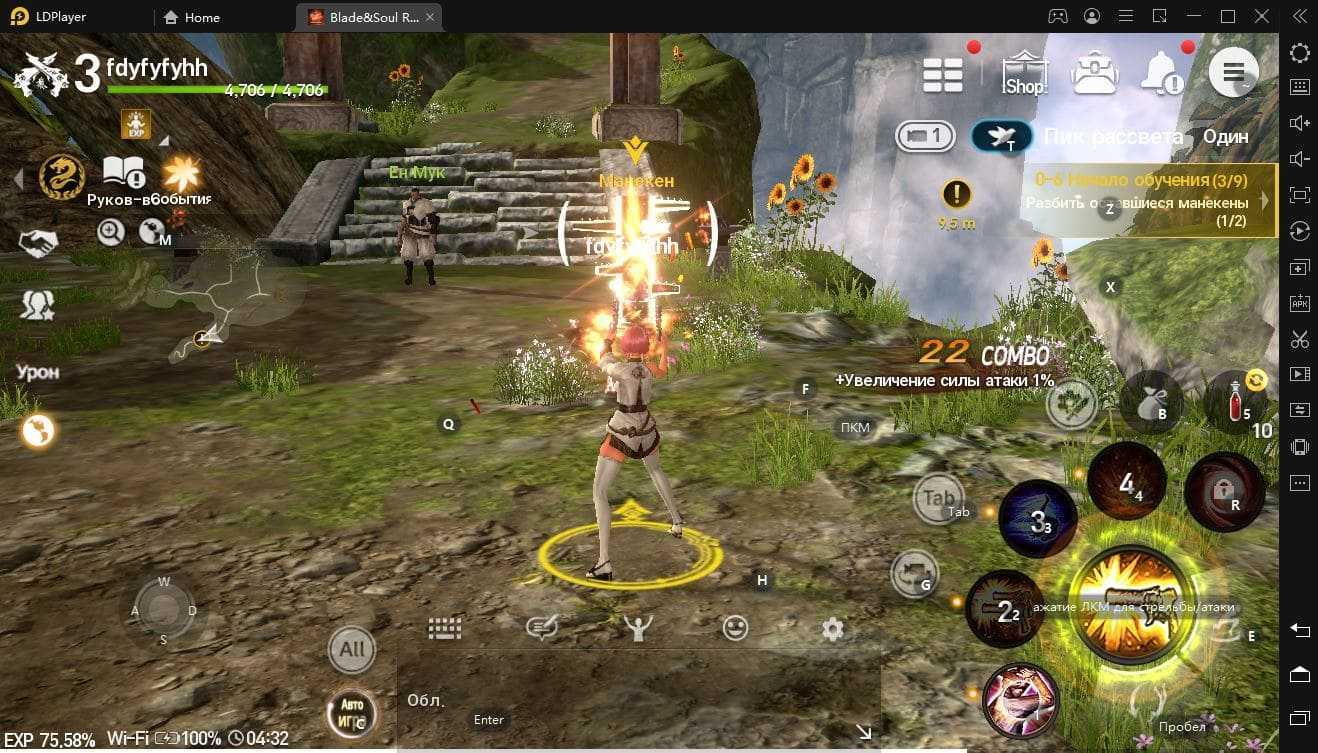Activate skill number 3 ability

[1040, 520]
